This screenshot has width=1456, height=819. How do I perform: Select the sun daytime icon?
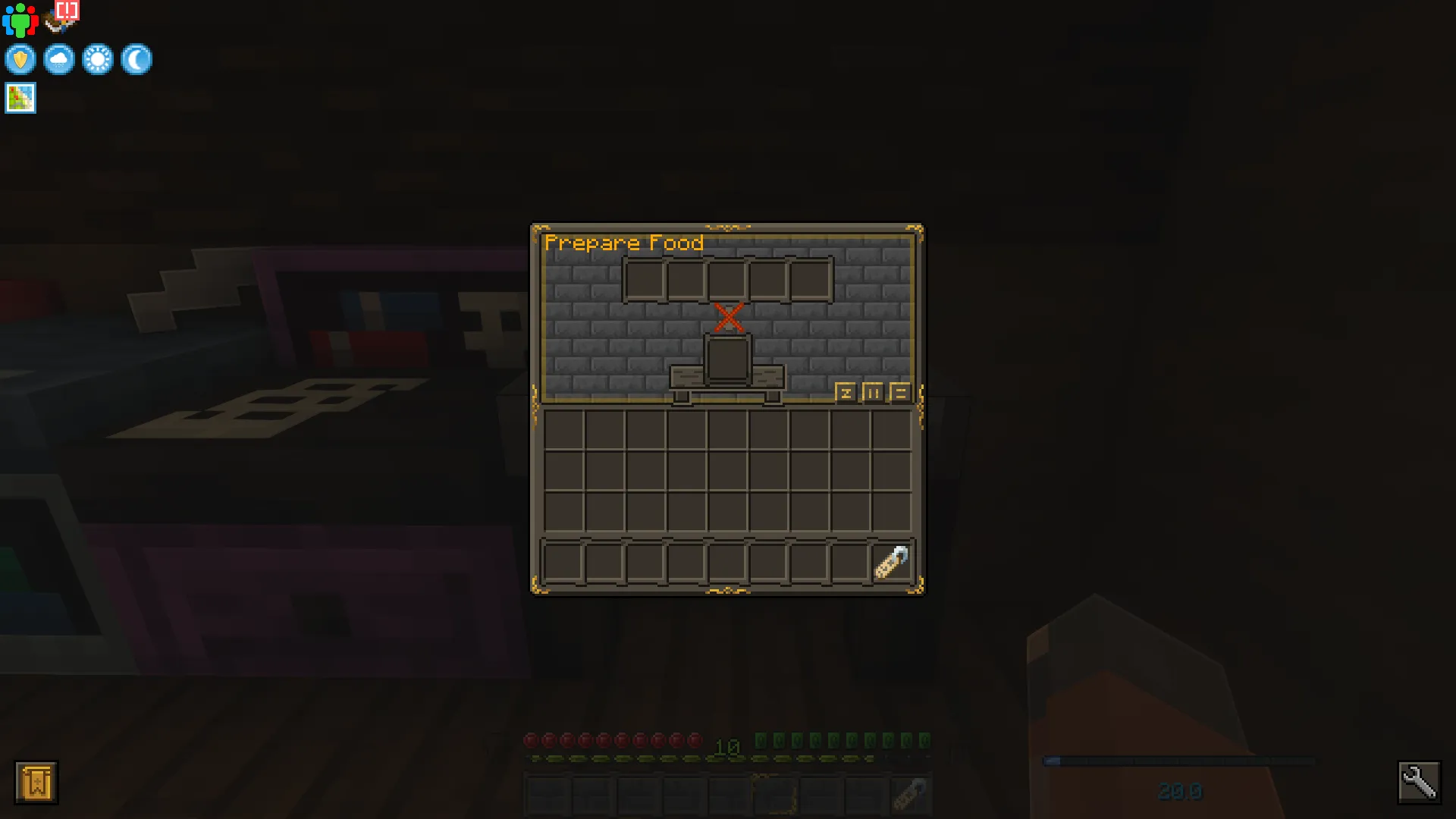98,59
